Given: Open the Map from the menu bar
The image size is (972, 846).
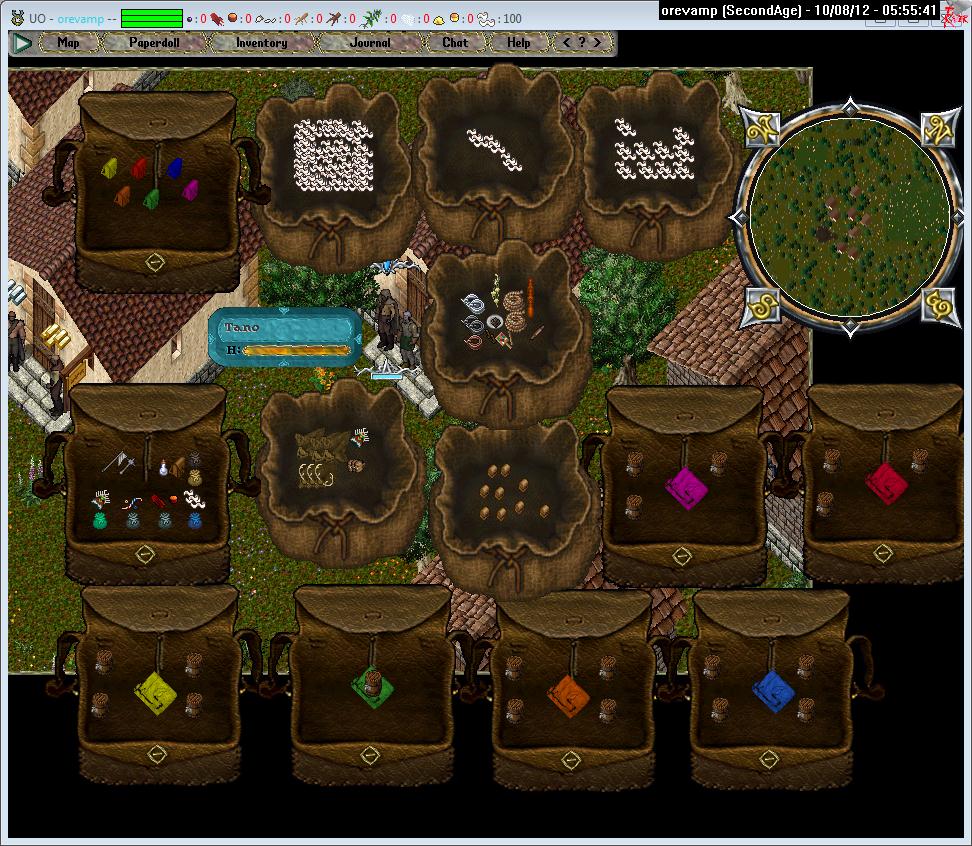Looking at the screenshot, I should point(68,43).
